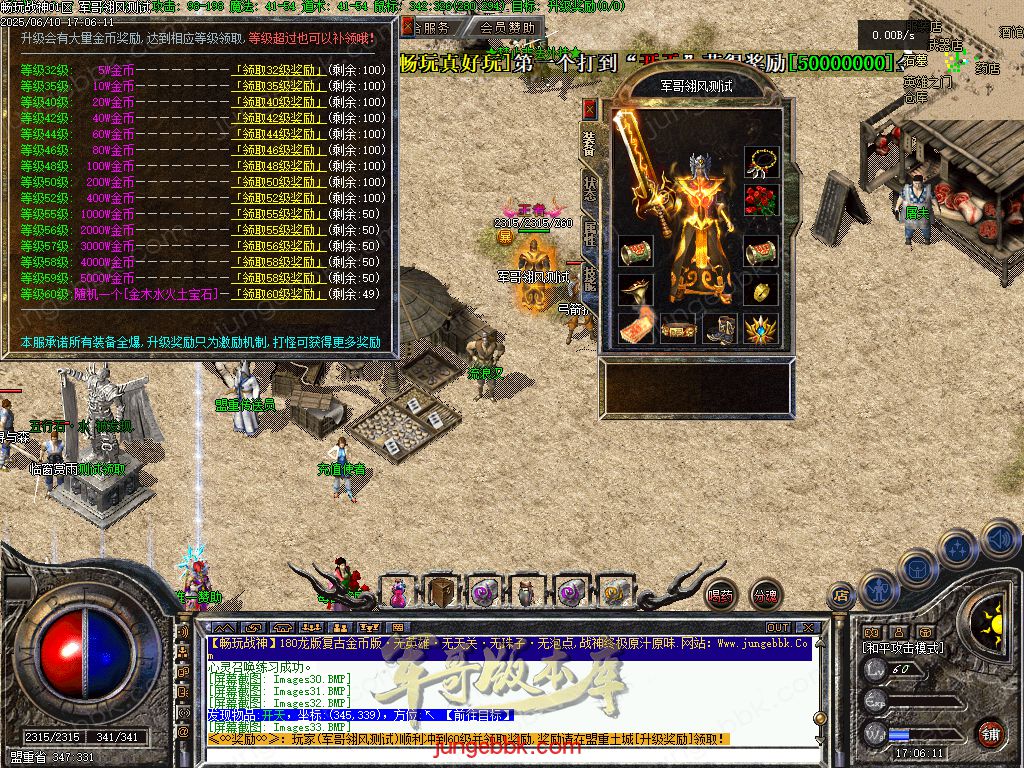Select the equipped belt slot
This screenshot has width=1024, height=768.
678,328
